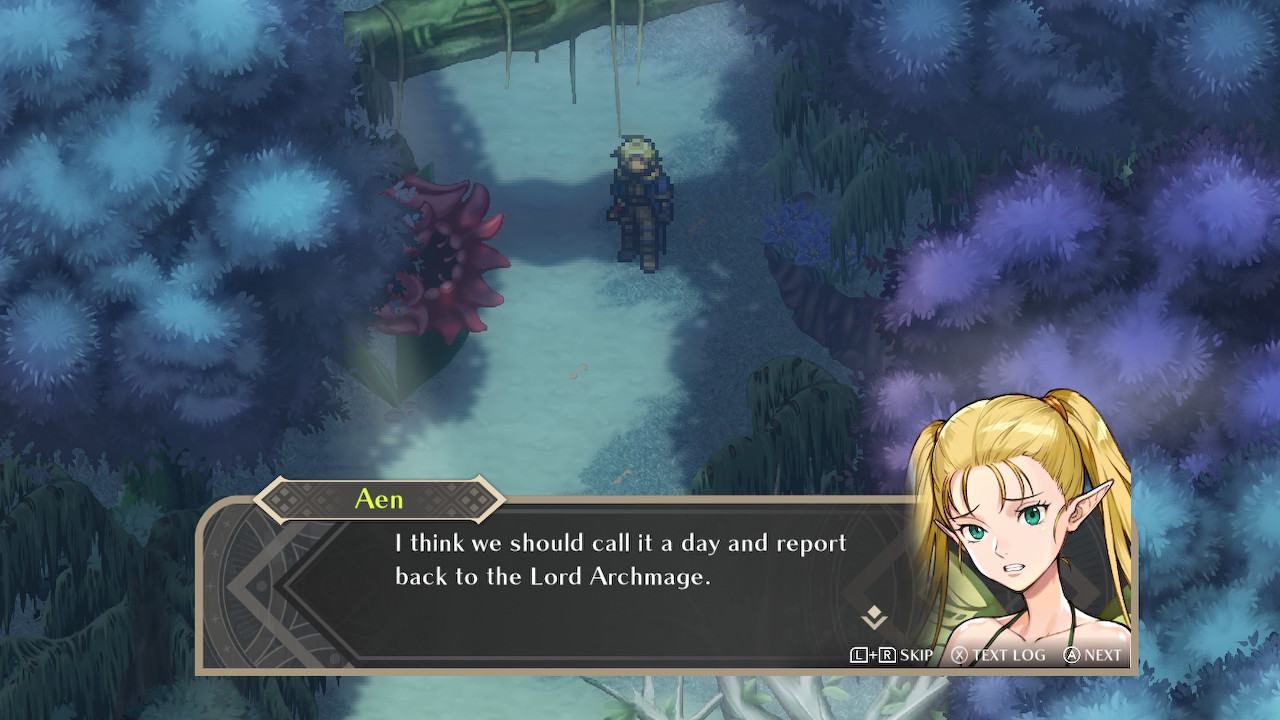Click the dialogue continue arrow indicator

(874, 617)
